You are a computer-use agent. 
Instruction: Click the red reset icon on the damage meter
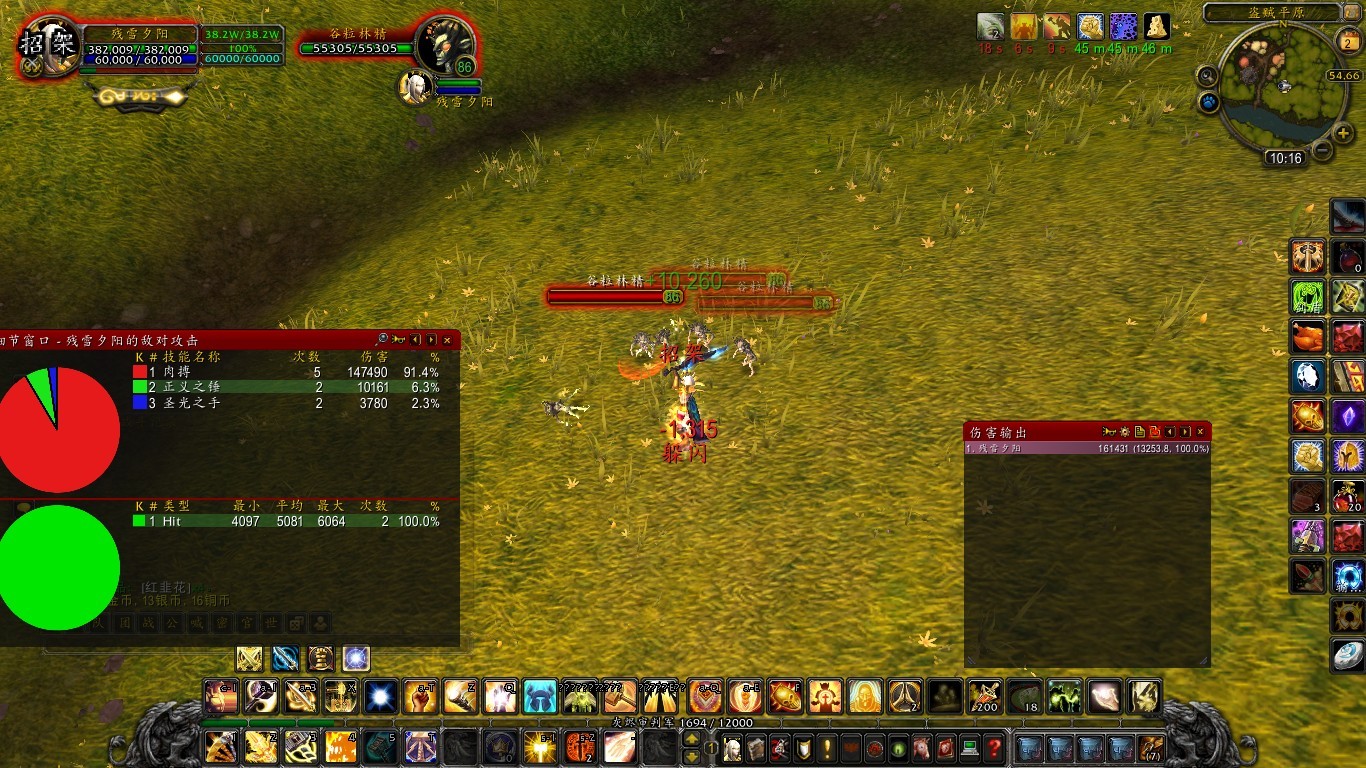[1155, 432]
